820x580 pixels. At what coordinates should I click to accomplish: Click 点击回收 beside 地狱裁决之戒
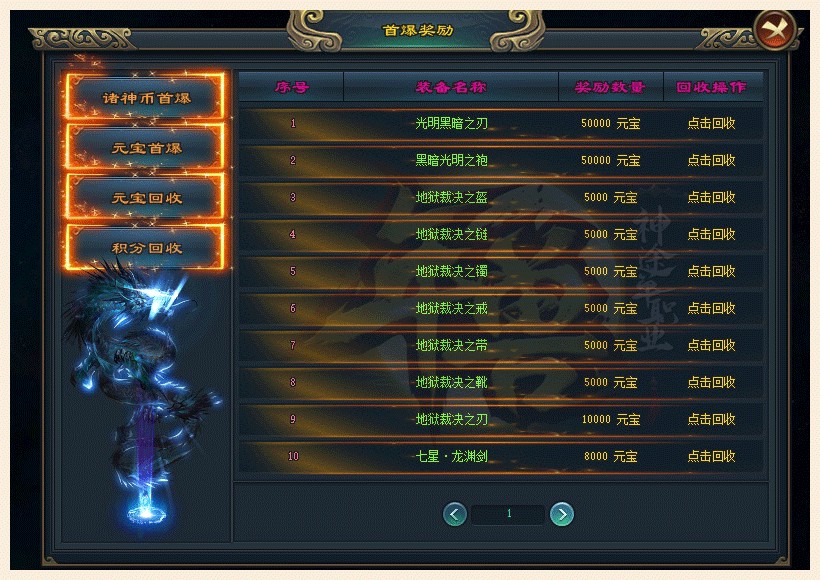click(x=711, y=308)
